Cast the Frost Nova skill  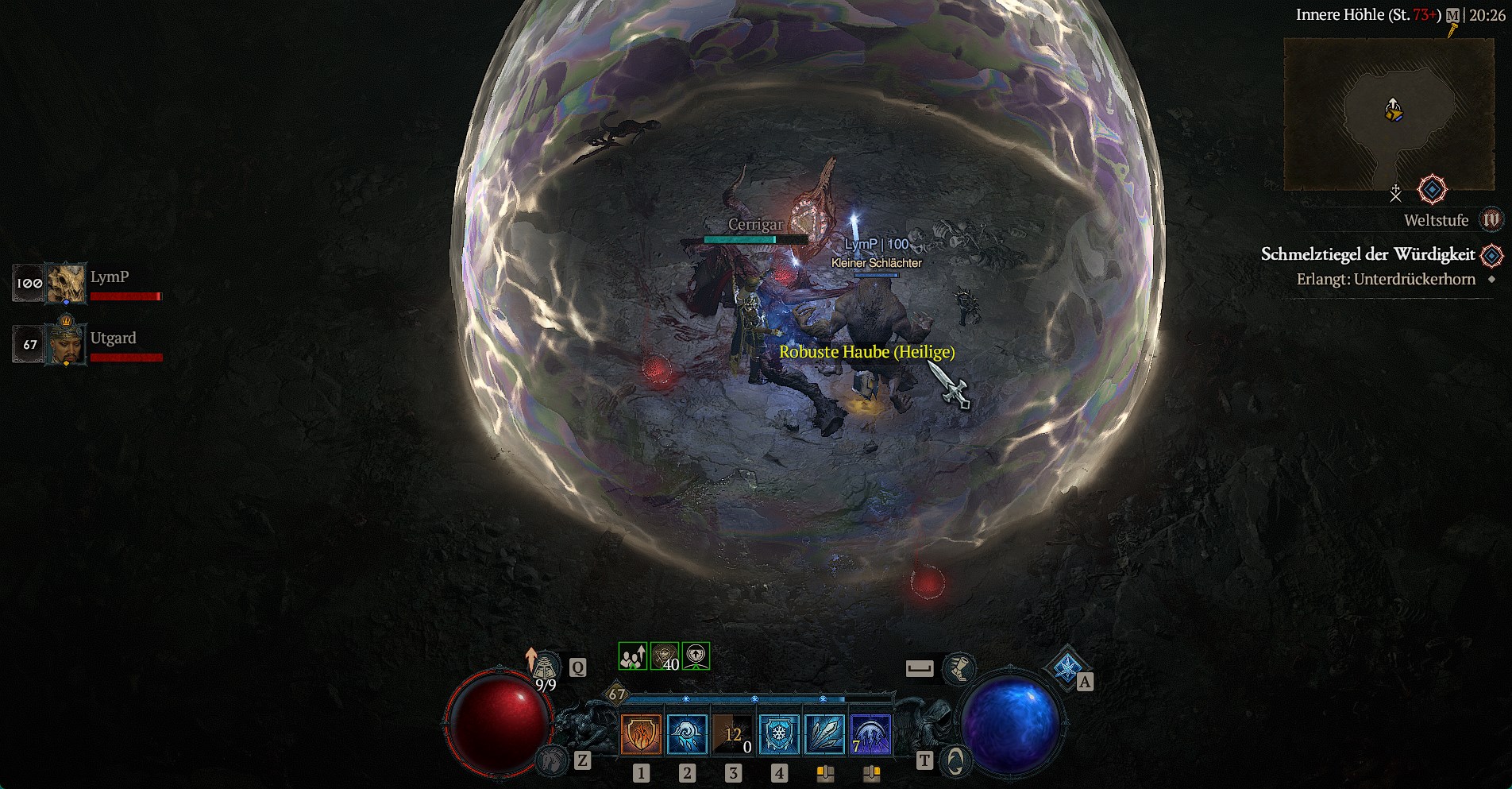point(687,733)
